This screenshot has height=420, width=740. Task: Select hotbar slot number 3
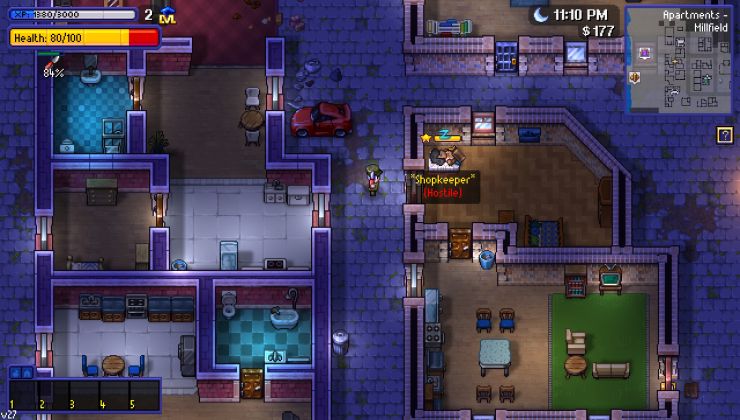point(81,394)
